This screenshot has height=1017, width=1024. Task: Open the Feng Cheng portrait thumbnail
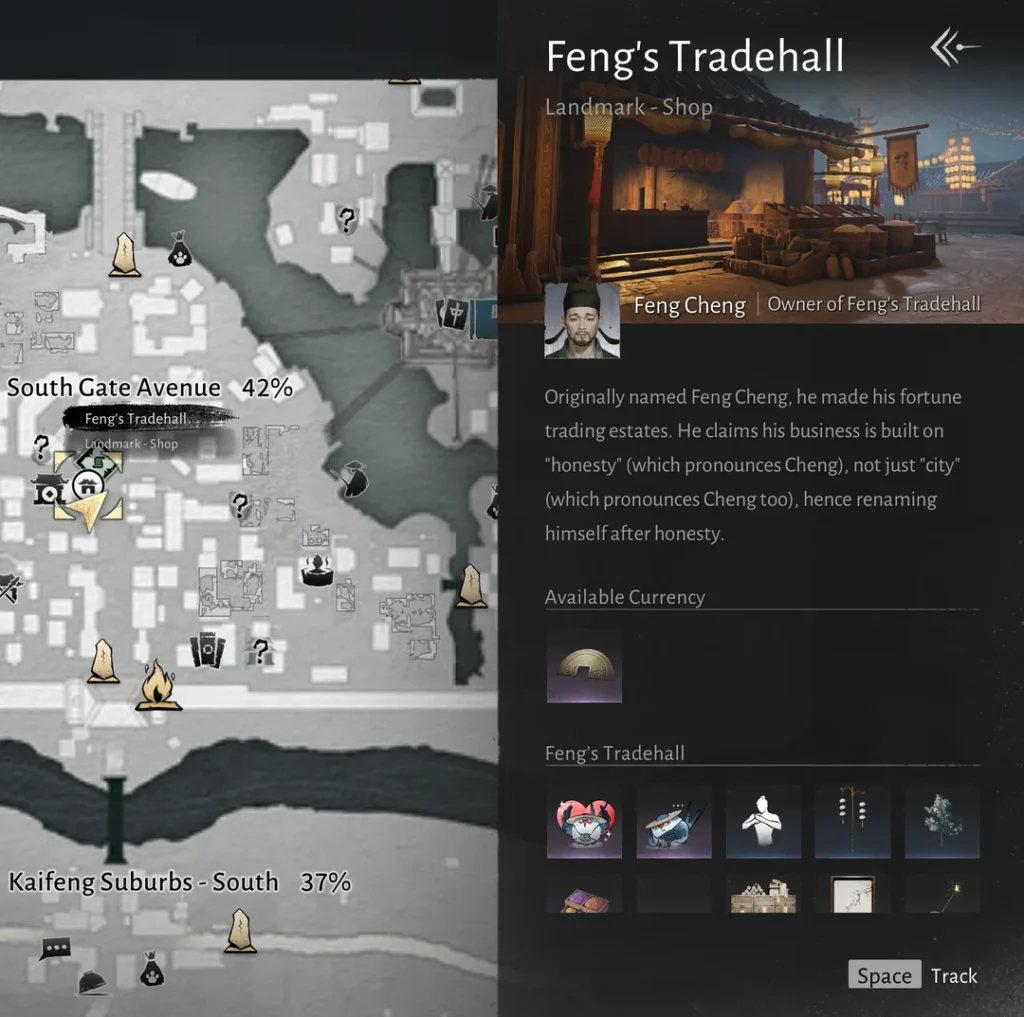[x=582, y=320]
